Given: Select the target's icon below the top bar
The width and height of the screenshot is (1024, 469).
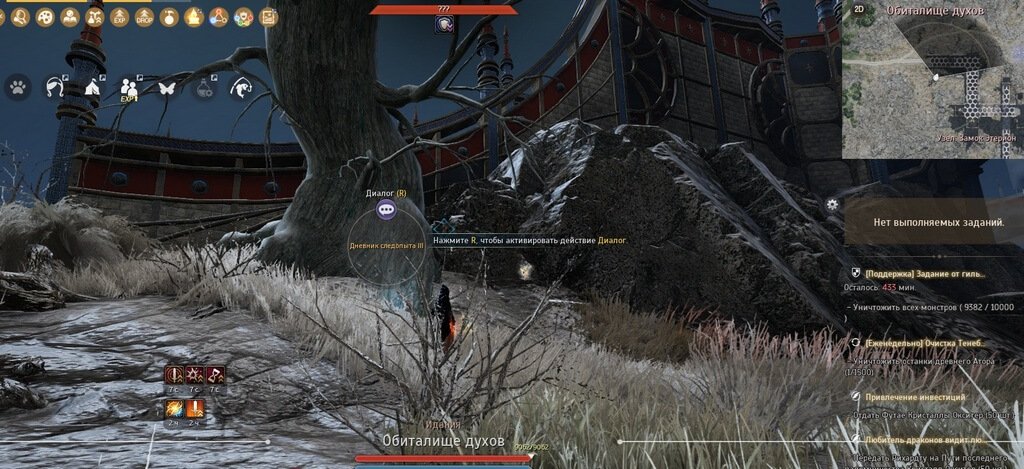Looking at the screenshot, I should pyautogui.click(x=443, y=24).
